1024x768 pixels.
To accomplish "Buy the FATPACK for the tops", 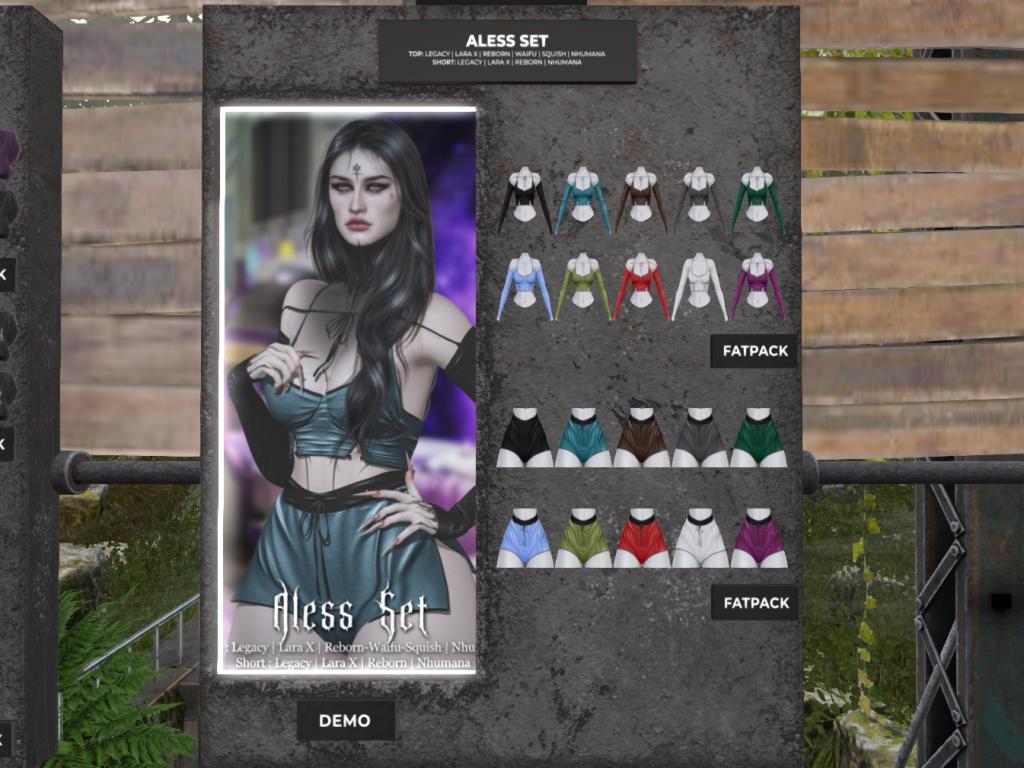I will (754, 351).
